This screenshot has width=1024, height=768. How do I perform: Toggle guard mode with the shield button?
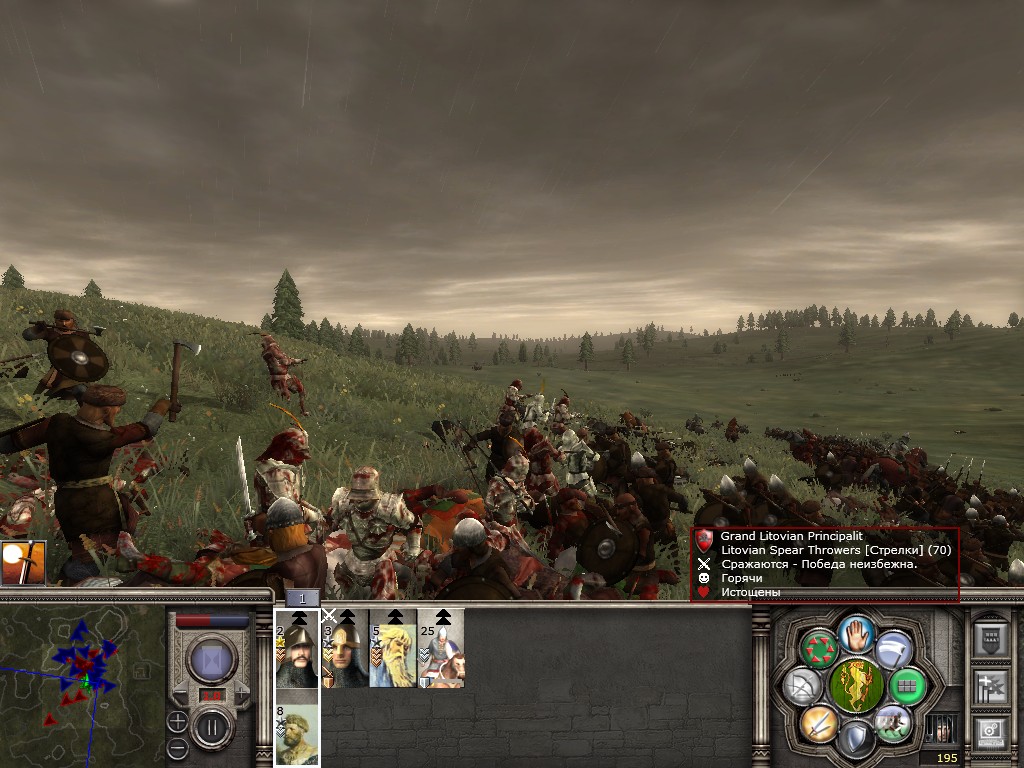[x=856, y=740]
